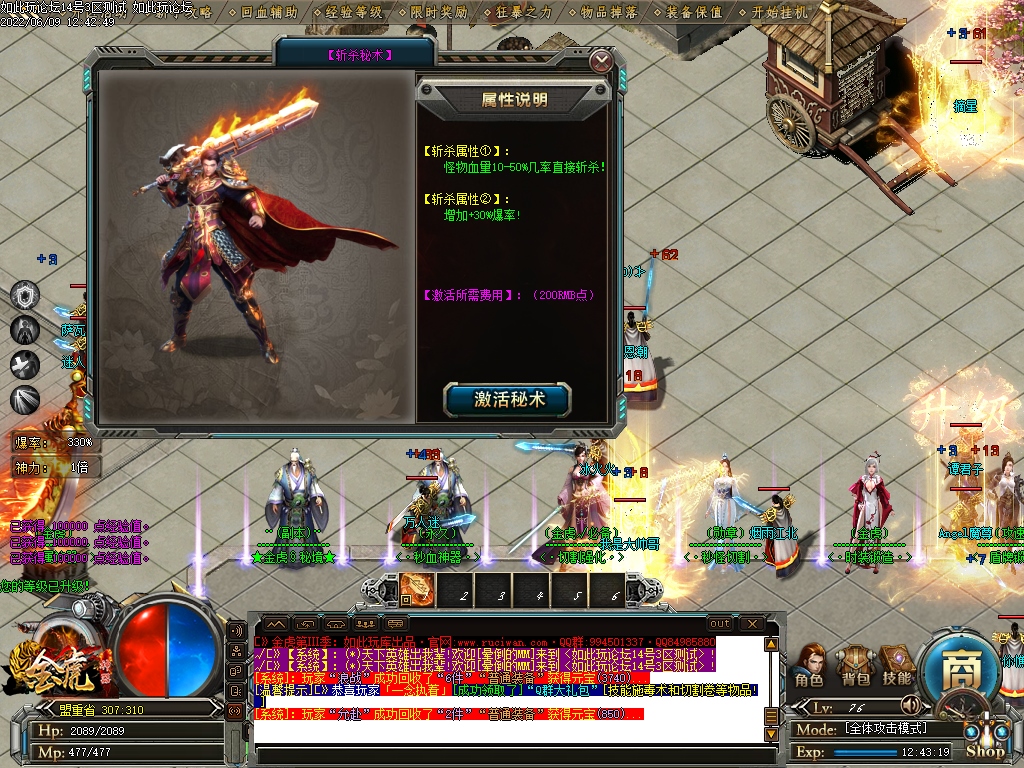
Task: Toggle the sound speaker icon
Action: (x=910, y=704)
